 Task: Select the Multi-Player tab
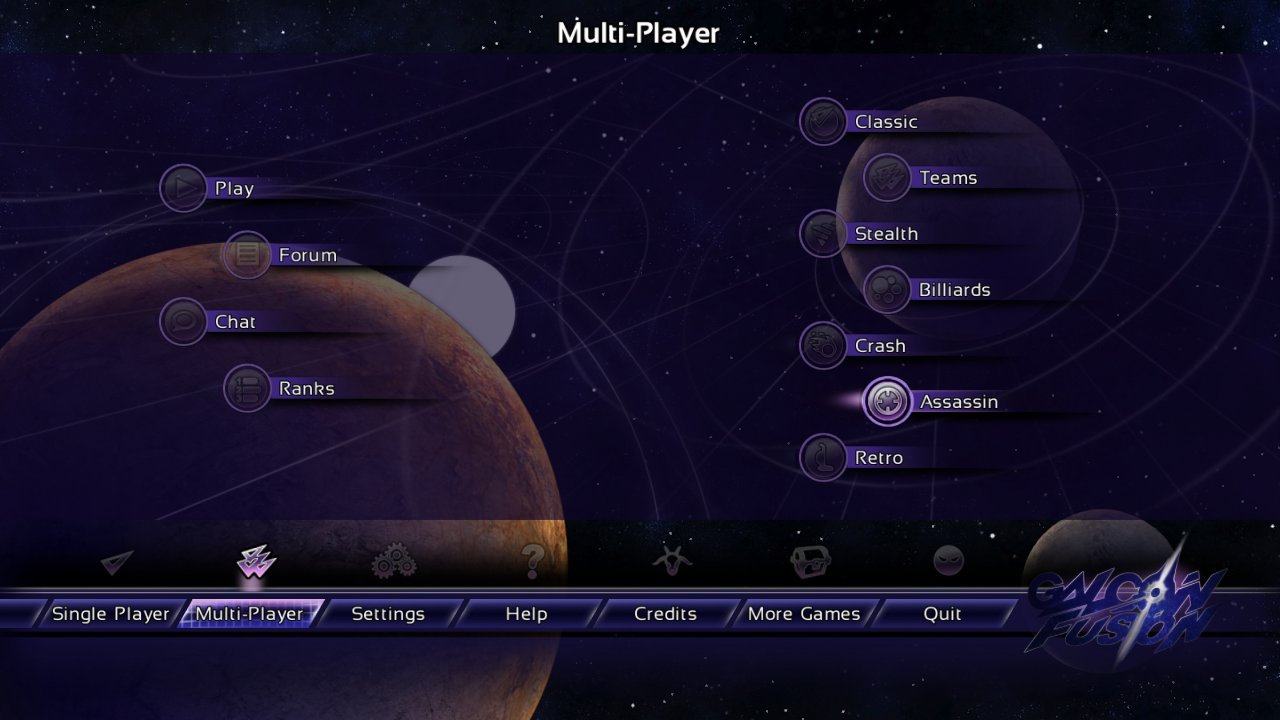click(x=249, y=614)
